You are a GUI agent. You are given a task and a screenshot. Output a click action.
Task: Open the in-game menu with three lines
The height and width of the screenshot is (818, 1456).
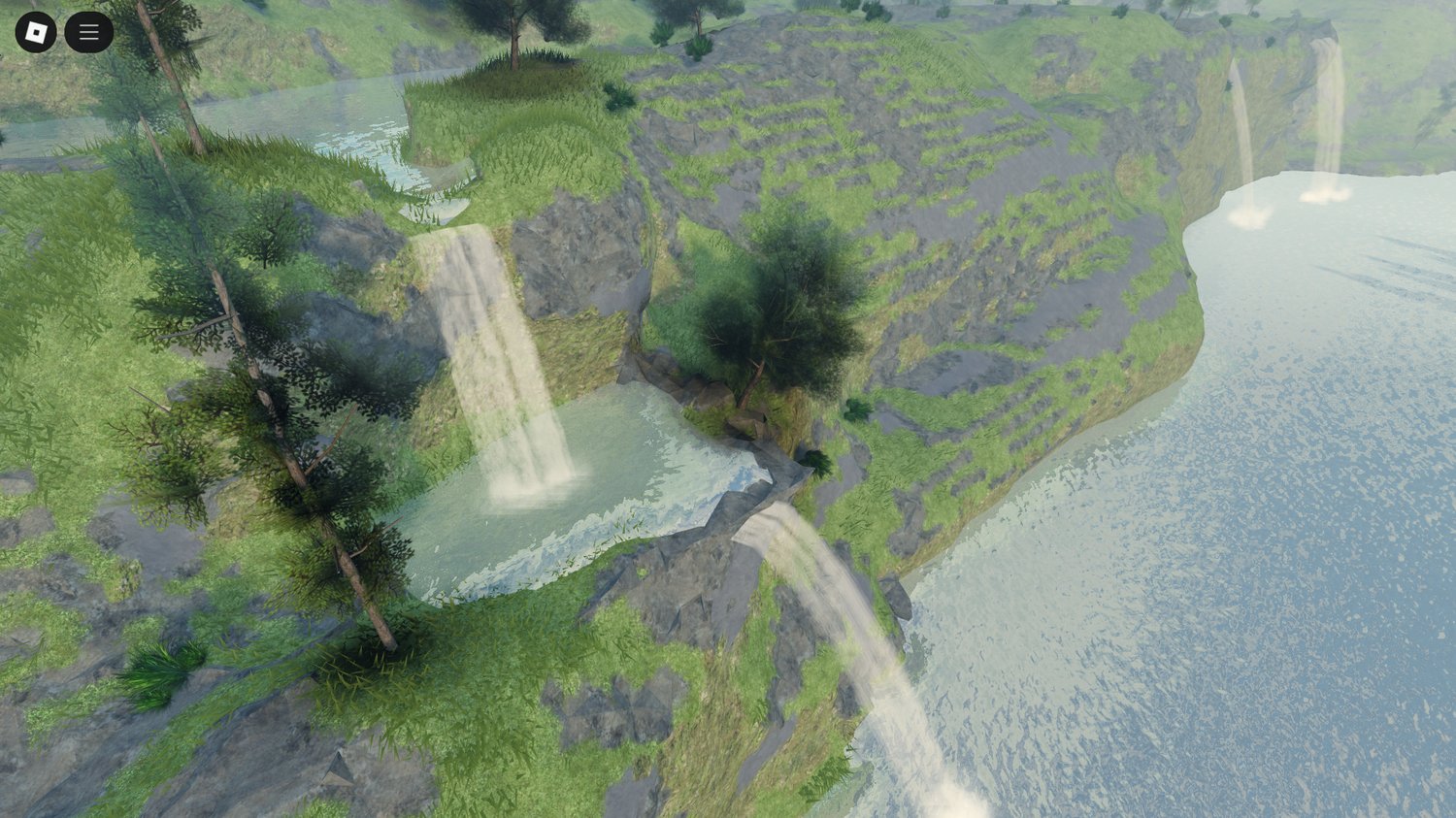tap(88, 32)
